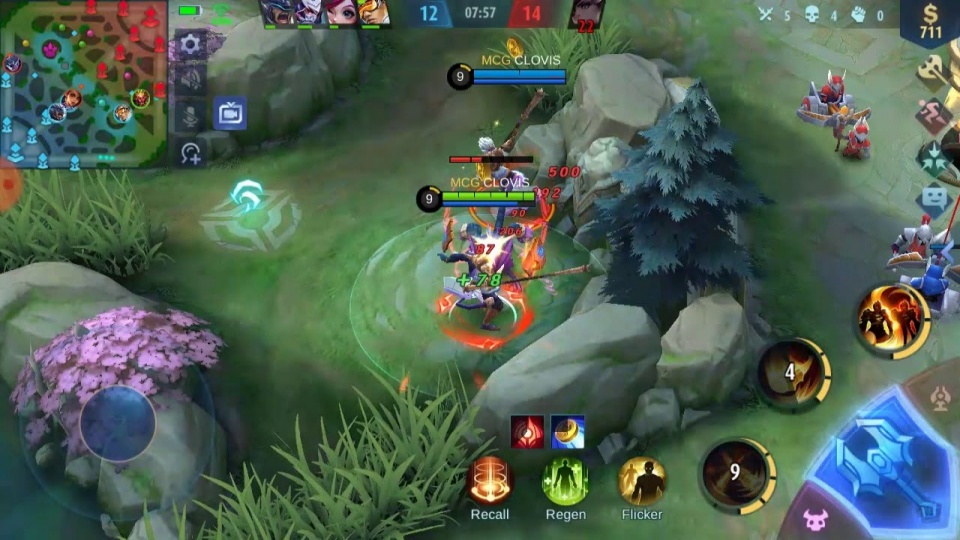Image resolution: width=960 pixels, height=540 pixels.
Task: Target turrets with the tower button
Action: 940,400
